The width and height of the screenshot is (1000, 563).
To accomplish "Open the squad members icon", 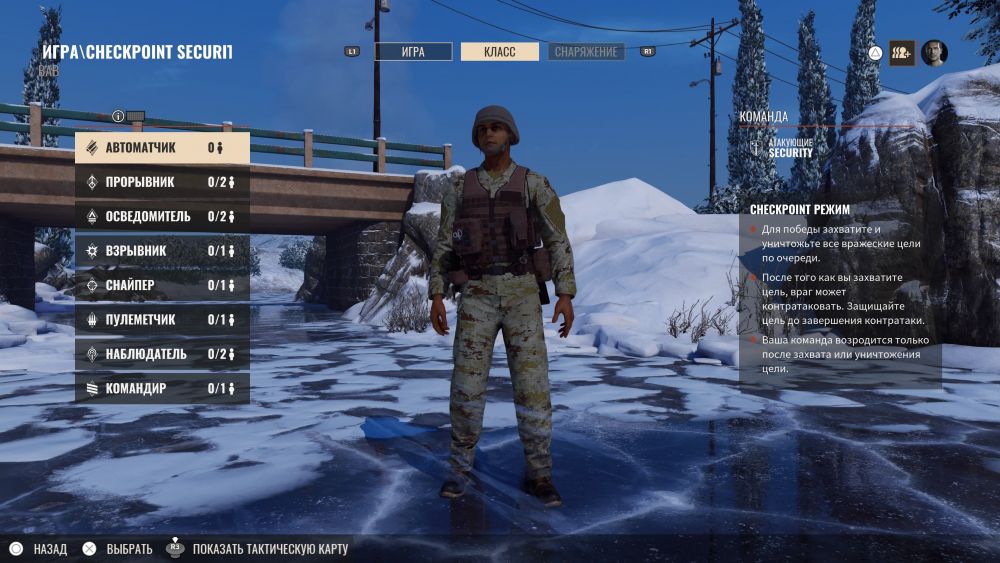I will 901,52.
